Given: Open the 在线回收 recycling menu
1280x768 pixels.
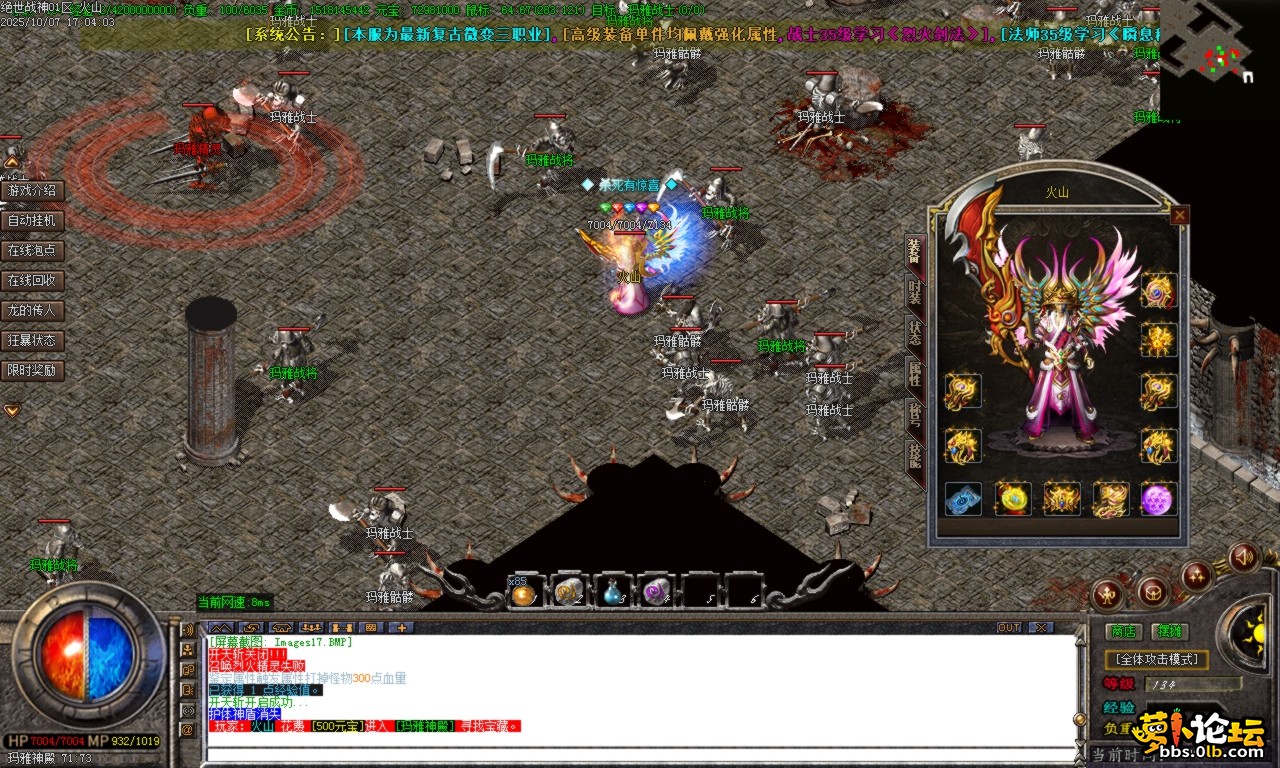Looking at the screenshot, I should pyautogui.click(x=33, y=281).
